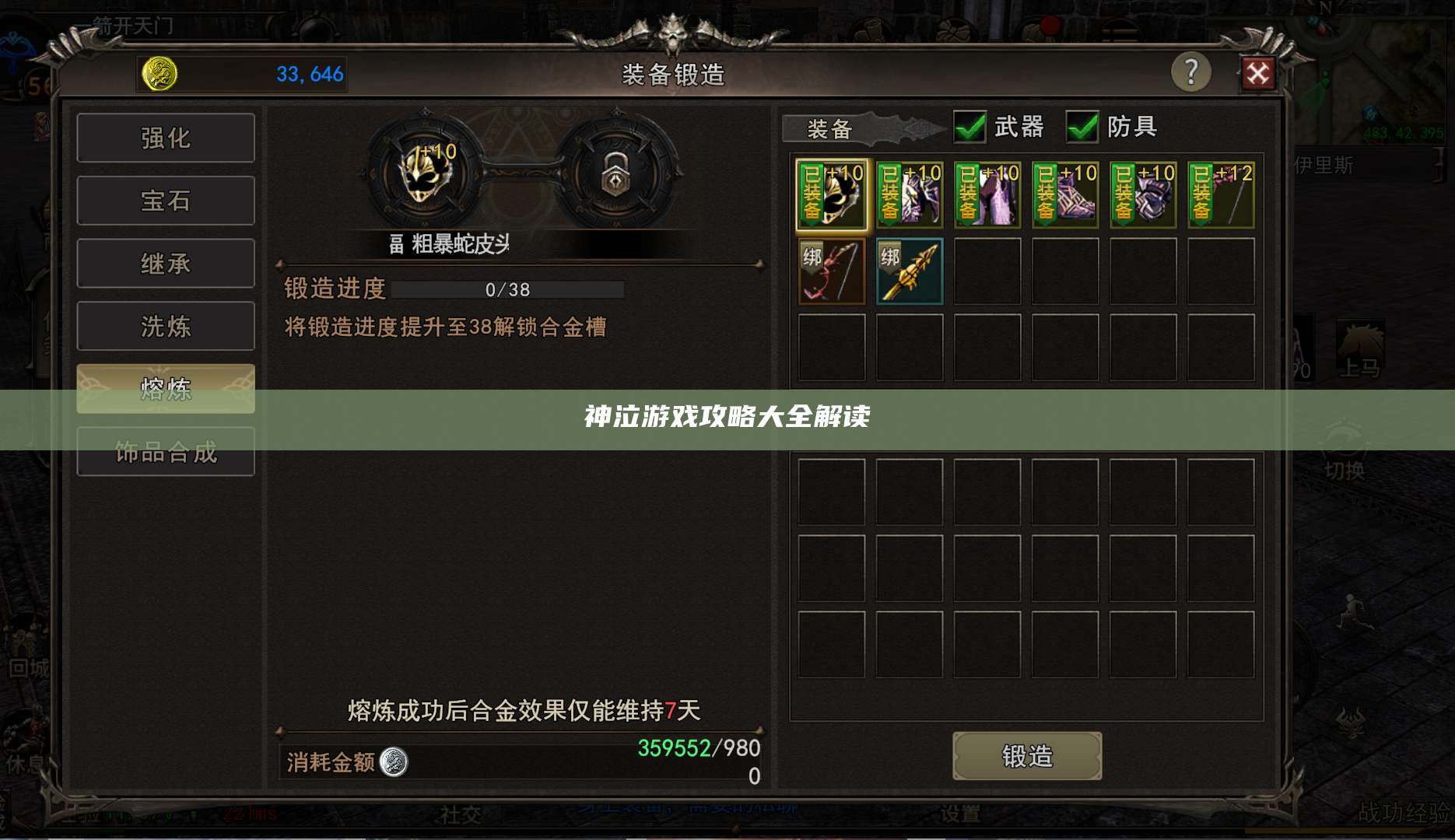
Task: Select the bound red bow item
Action: coord(830,271)
